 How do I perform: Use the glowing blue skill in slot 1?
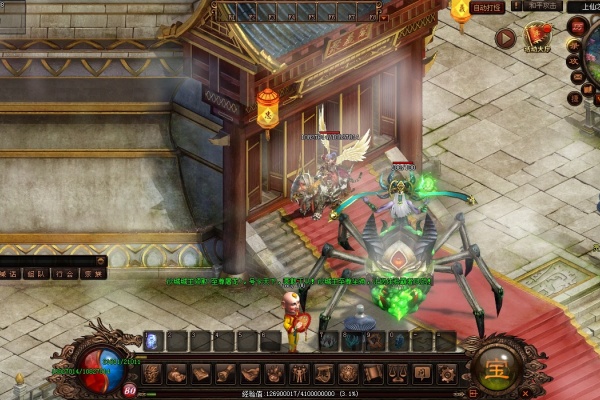pyautogui.click(x=153, y=340)
